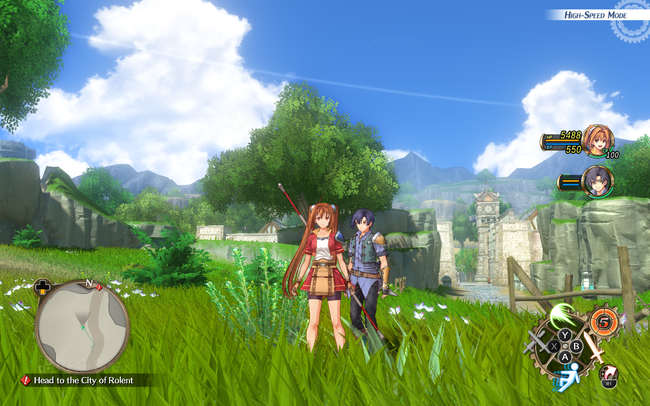
Task: Activate the red arrow character switch icon
Action: click(x=608, y=374)
